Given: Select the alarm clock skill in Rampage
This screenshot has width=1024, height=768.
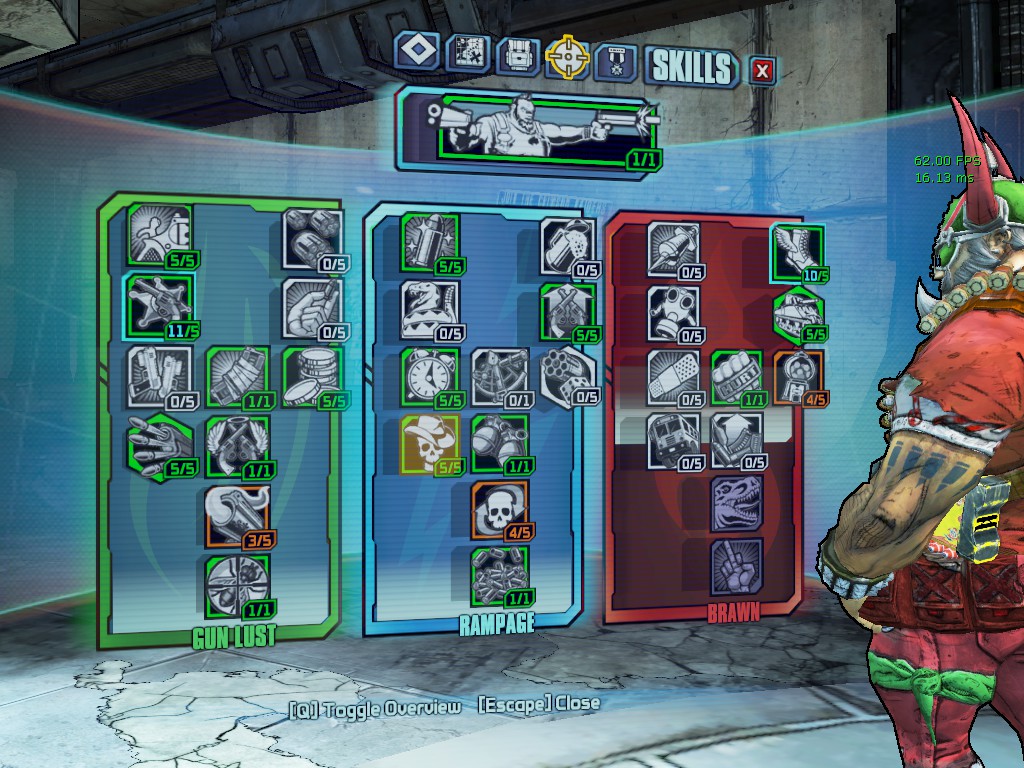Looking at the screenshot, I should [430, 375].
